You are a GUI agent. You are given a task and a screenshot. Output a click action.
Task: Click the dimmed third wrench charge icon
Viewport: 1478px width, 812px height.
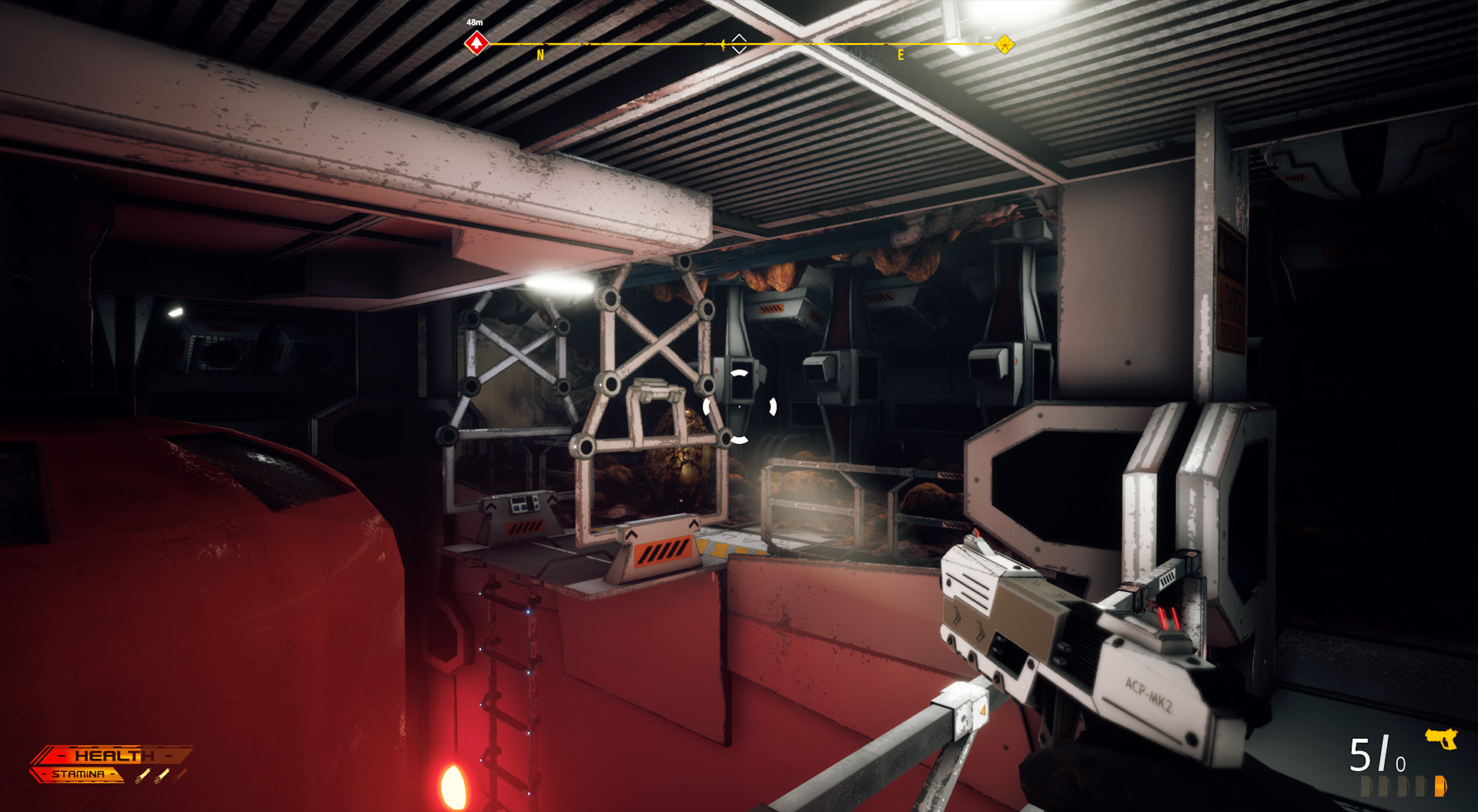click(181, 774)
